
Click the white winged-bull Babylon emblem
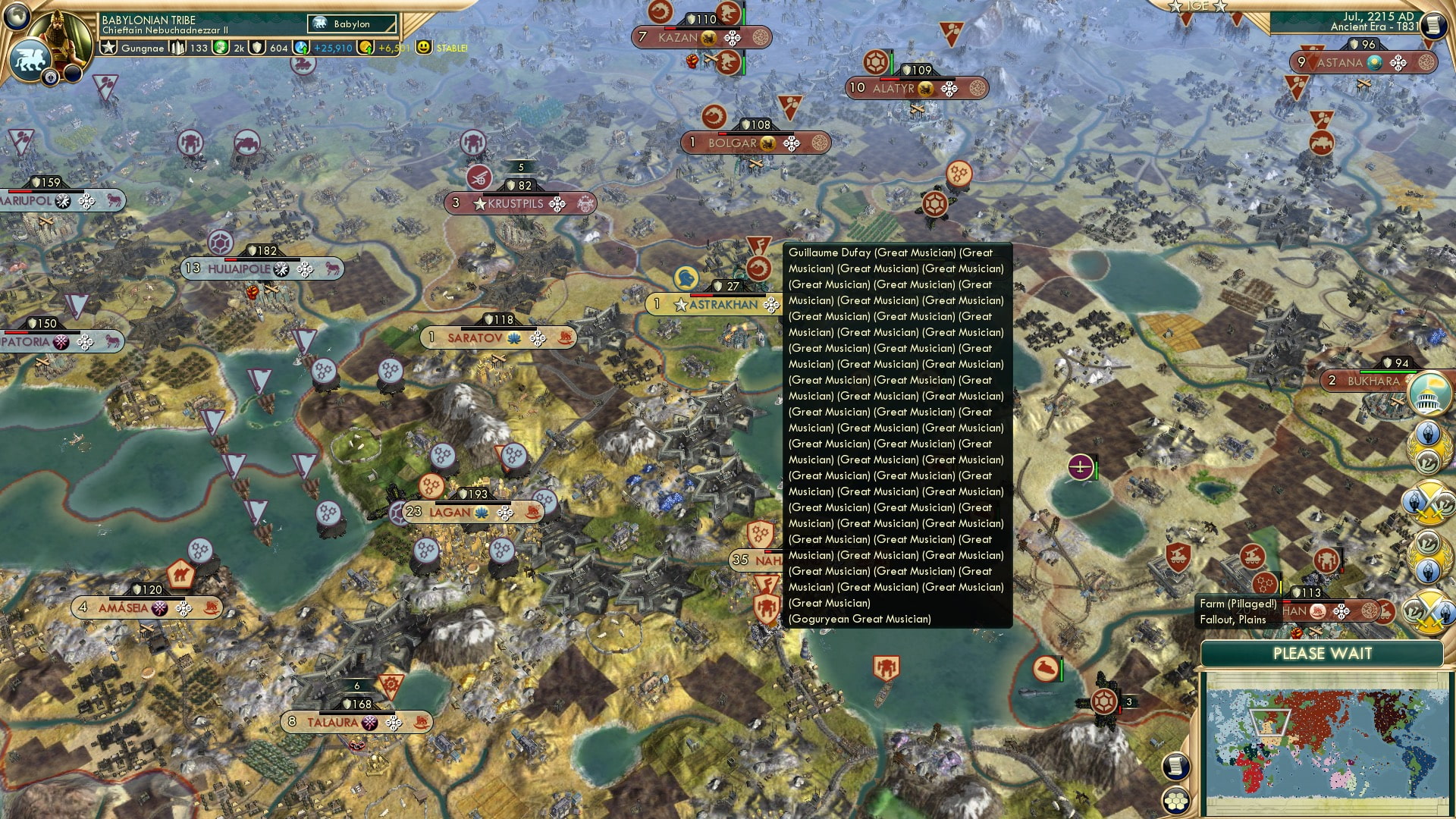[x=30, y=61]
